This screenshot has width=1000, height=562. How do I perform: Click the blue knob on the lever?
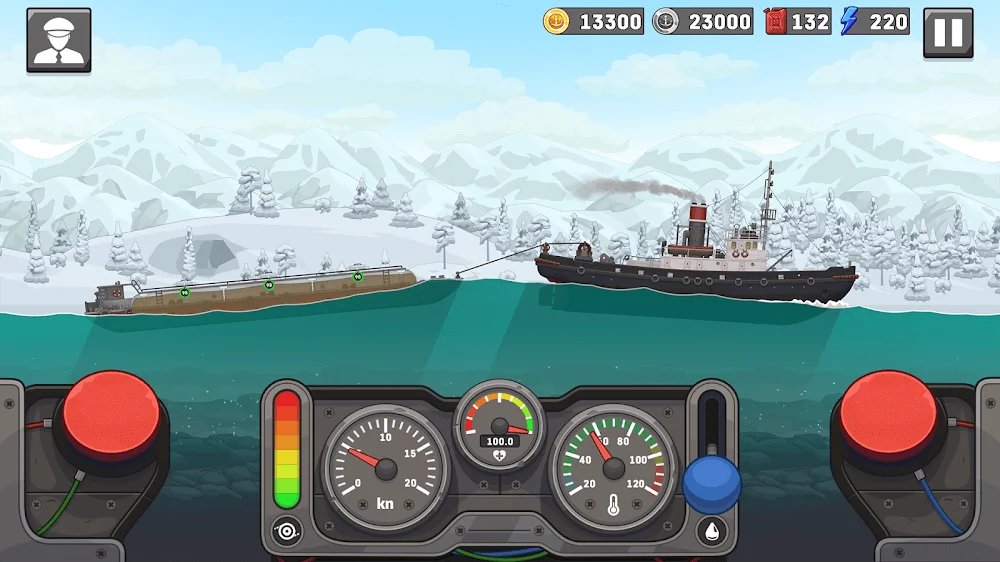pyautogui.click(x=712, y=484)
